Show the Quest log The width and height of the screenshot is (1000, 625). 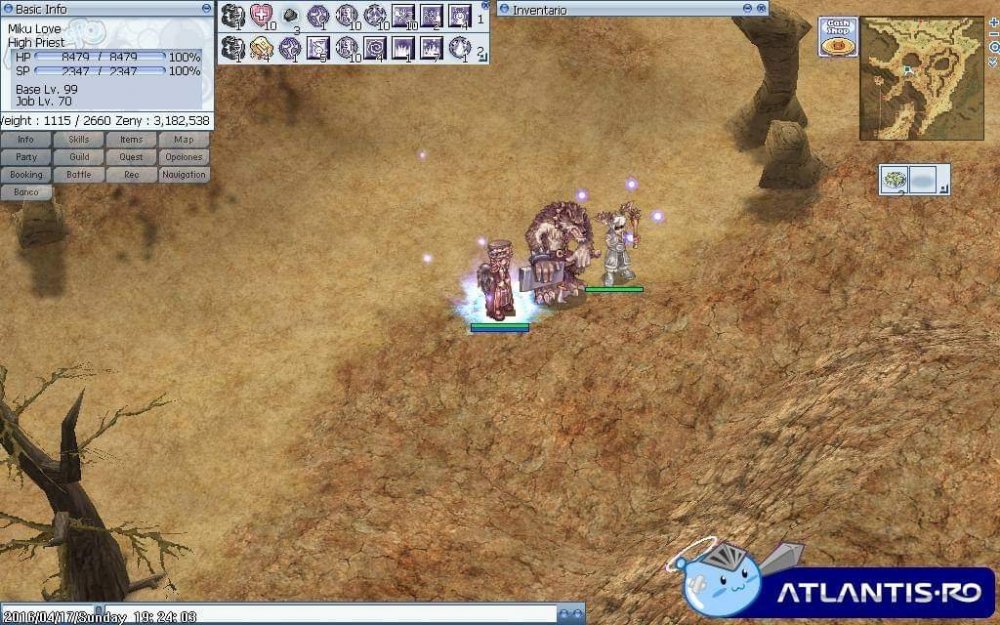132,157
